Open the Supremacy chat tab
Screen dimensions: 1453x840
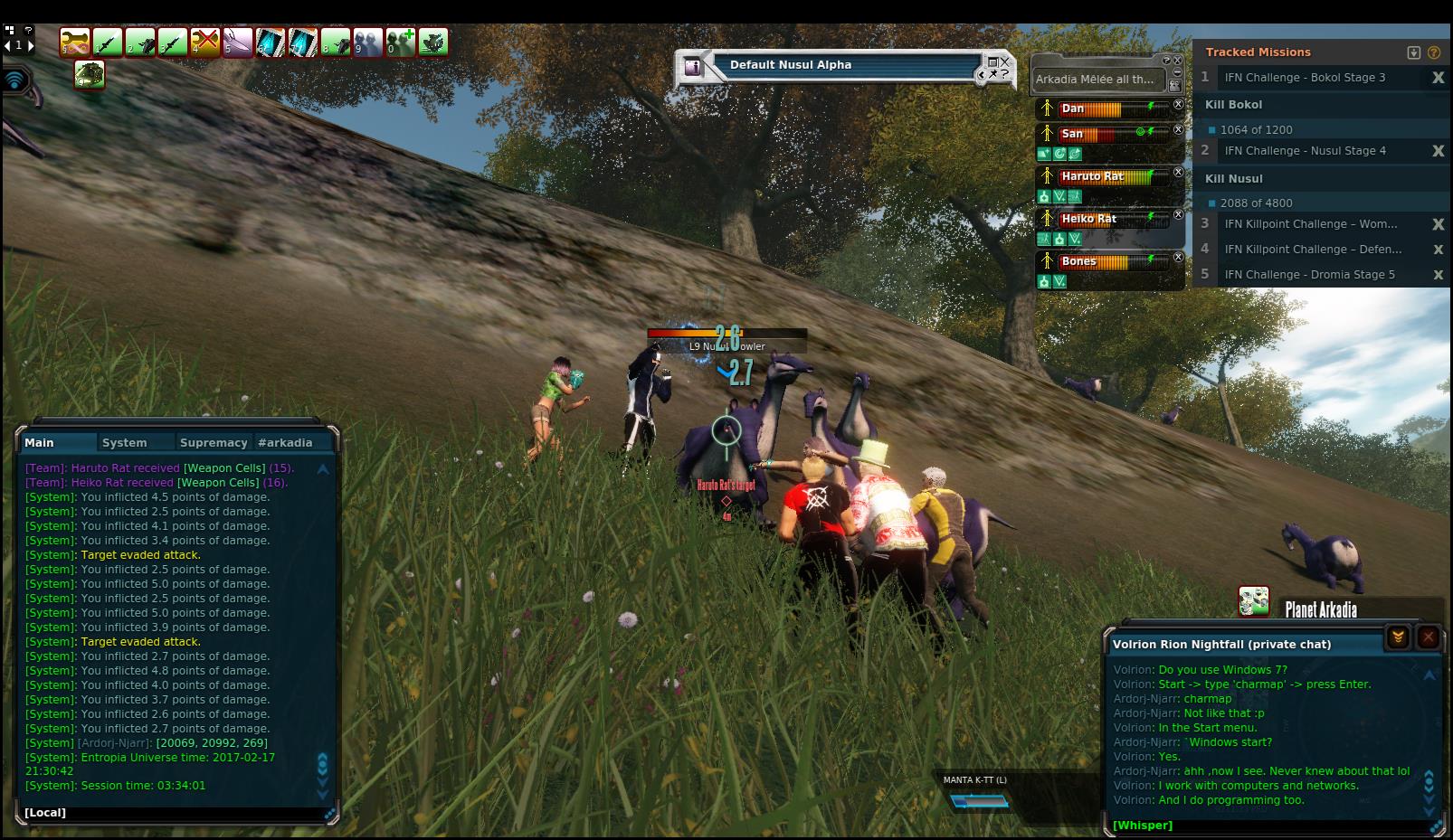tap(214, 442)
